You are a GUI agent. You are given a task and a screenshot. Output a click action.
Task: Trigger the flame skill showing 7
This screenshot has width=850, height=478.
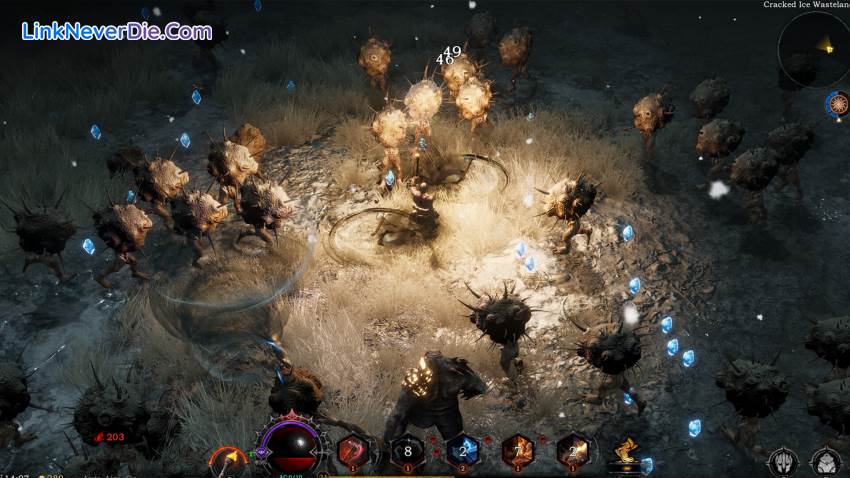click(x=517, y=451)
